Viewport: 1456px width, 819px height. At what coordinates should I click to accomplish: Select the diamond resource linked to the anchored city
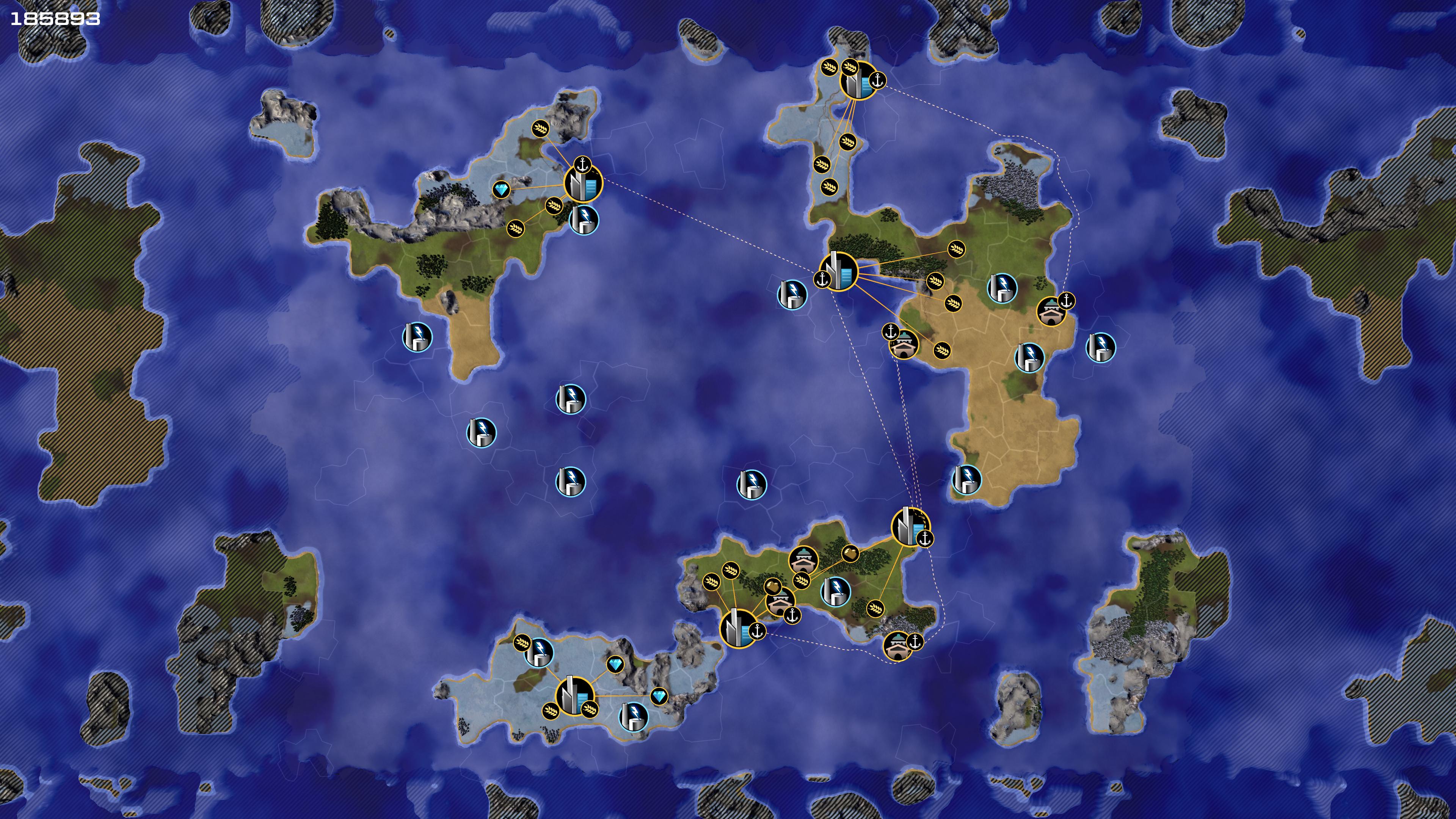[x=501, y=189]
